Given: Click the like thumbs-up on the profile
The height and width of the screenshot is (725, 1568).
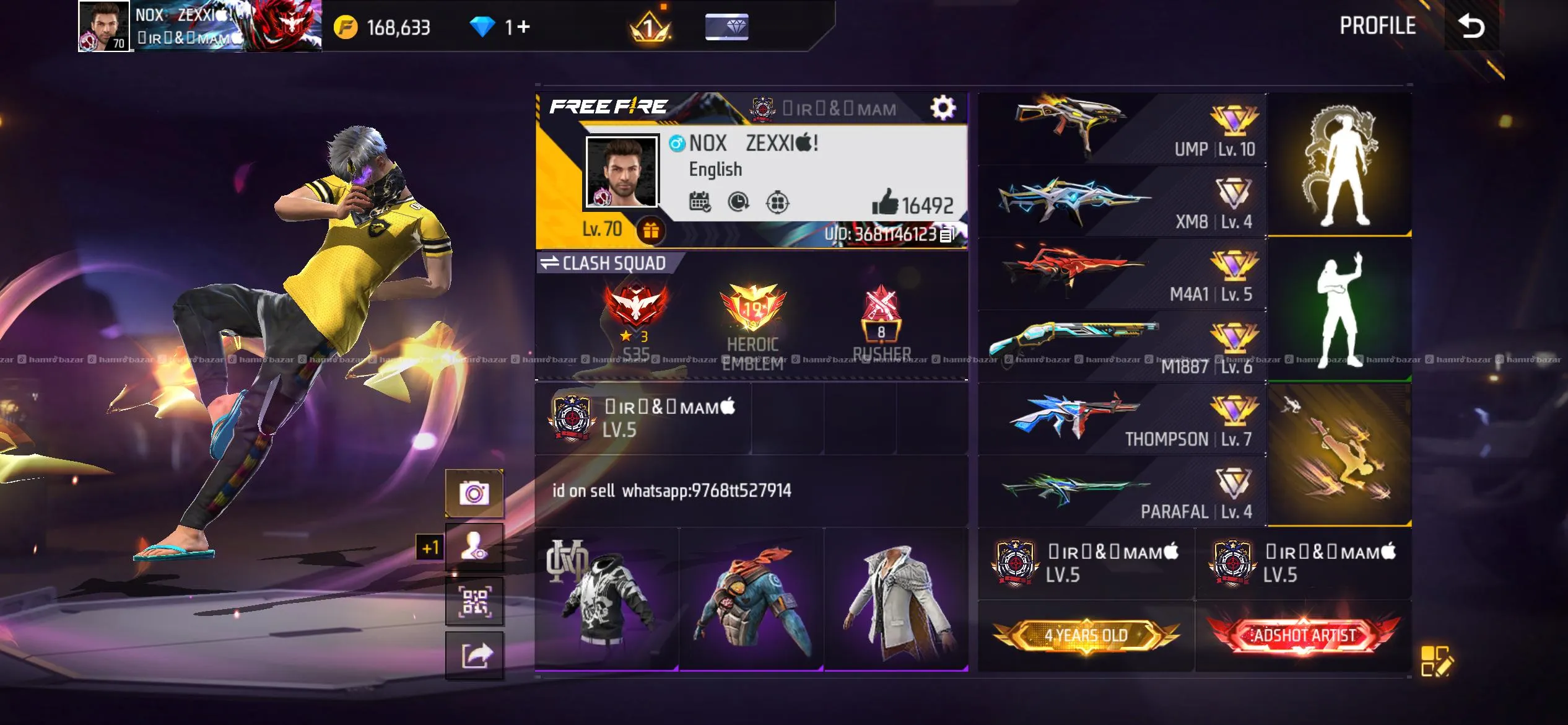Looking at the screenshot, I should click(885, 202).
